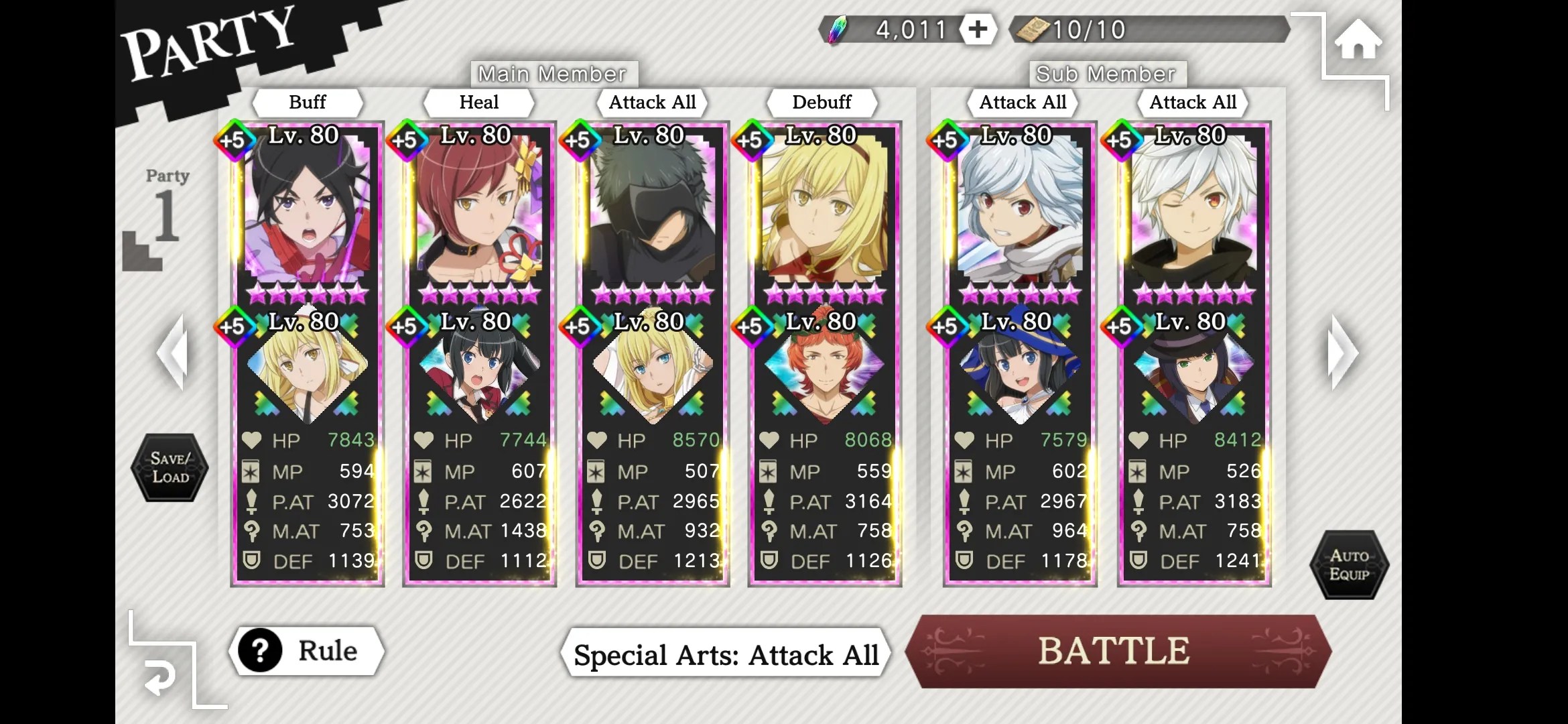The width and height of the screenshot is (1568, 724).
Task: Open the Rule help button
Action: tap(307, 651)
